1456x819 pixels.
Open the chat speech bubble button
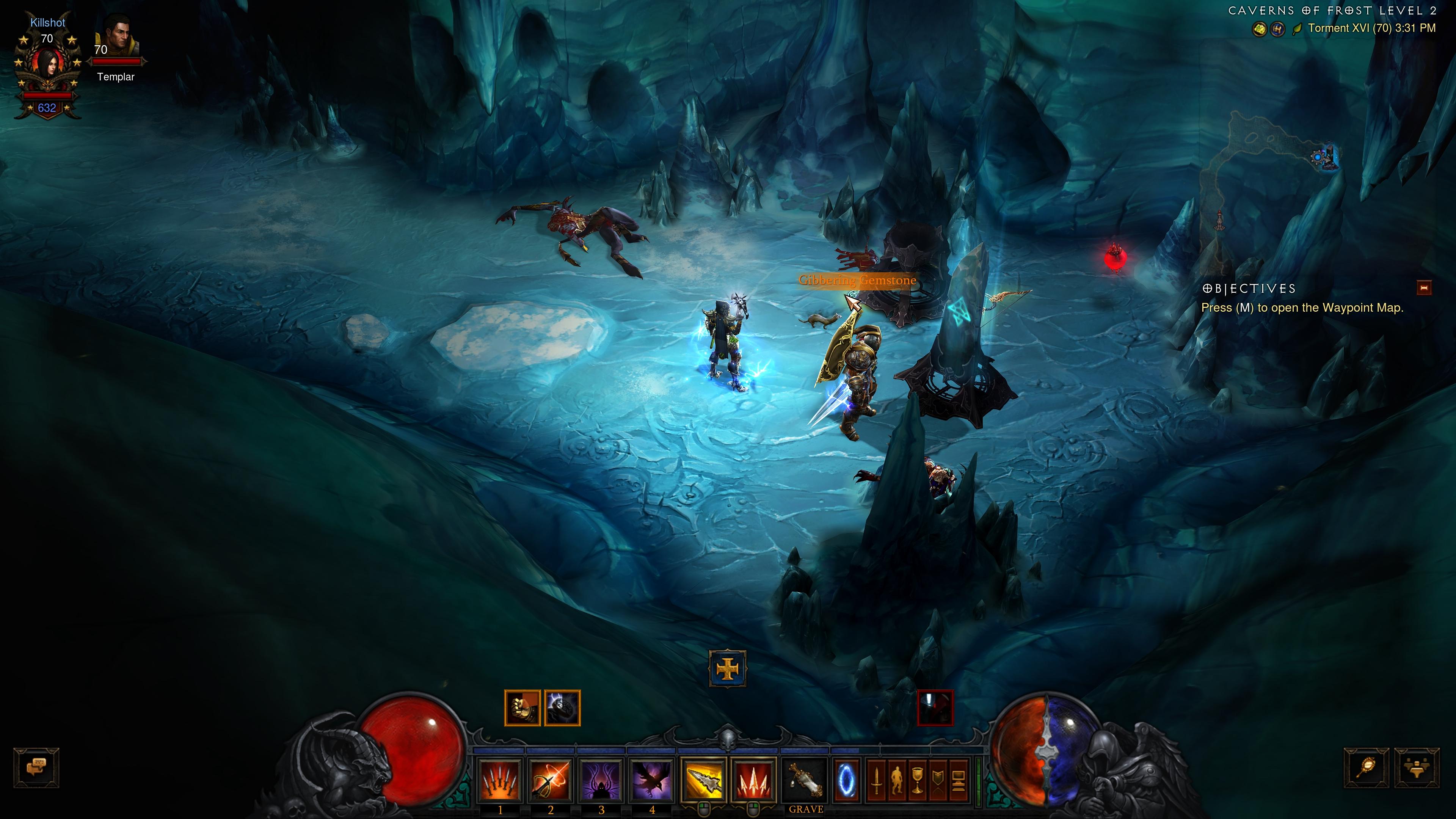pos(36,767)
